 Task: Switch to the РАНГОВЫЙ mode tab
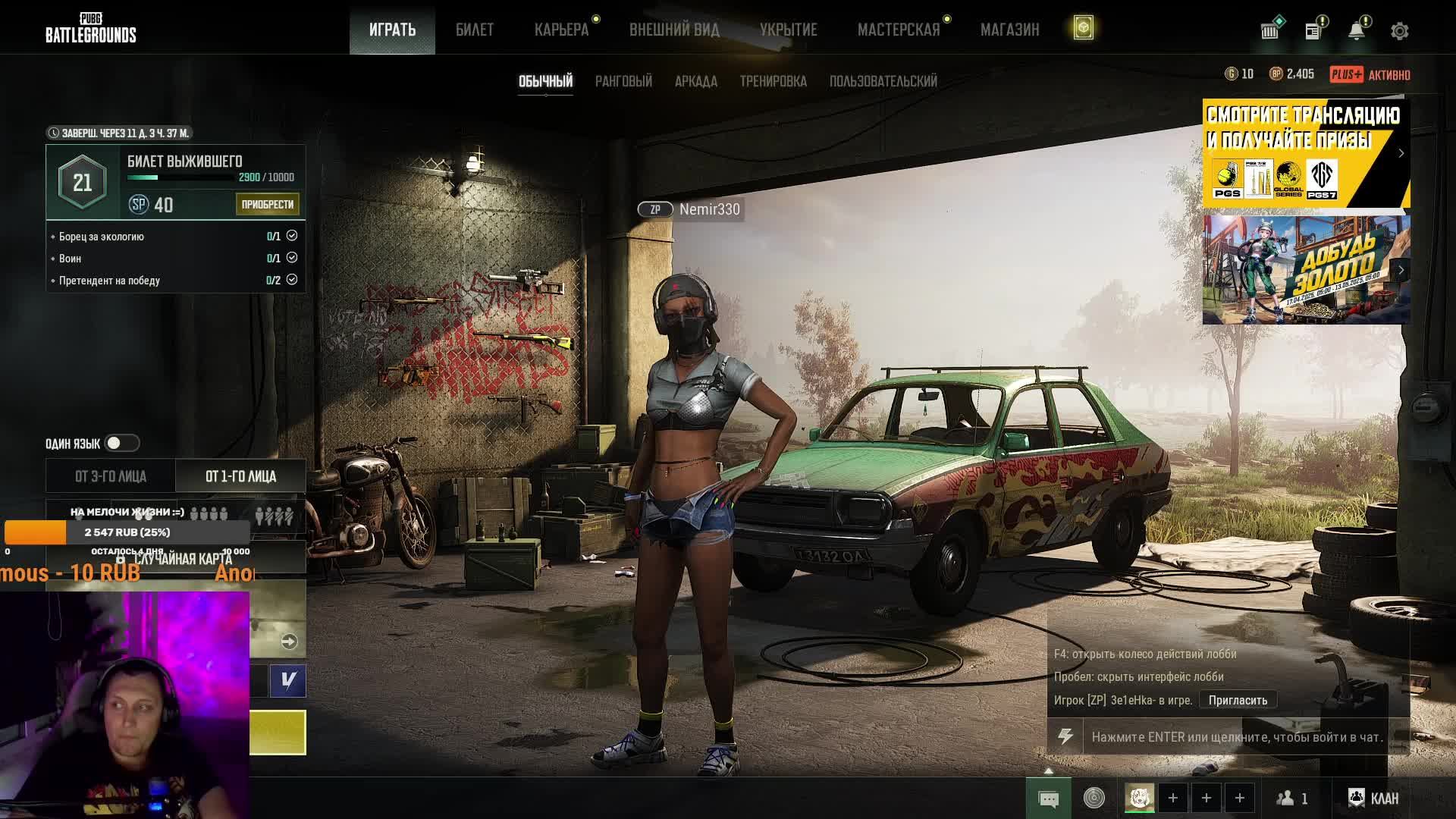click(x=623, y=81)
